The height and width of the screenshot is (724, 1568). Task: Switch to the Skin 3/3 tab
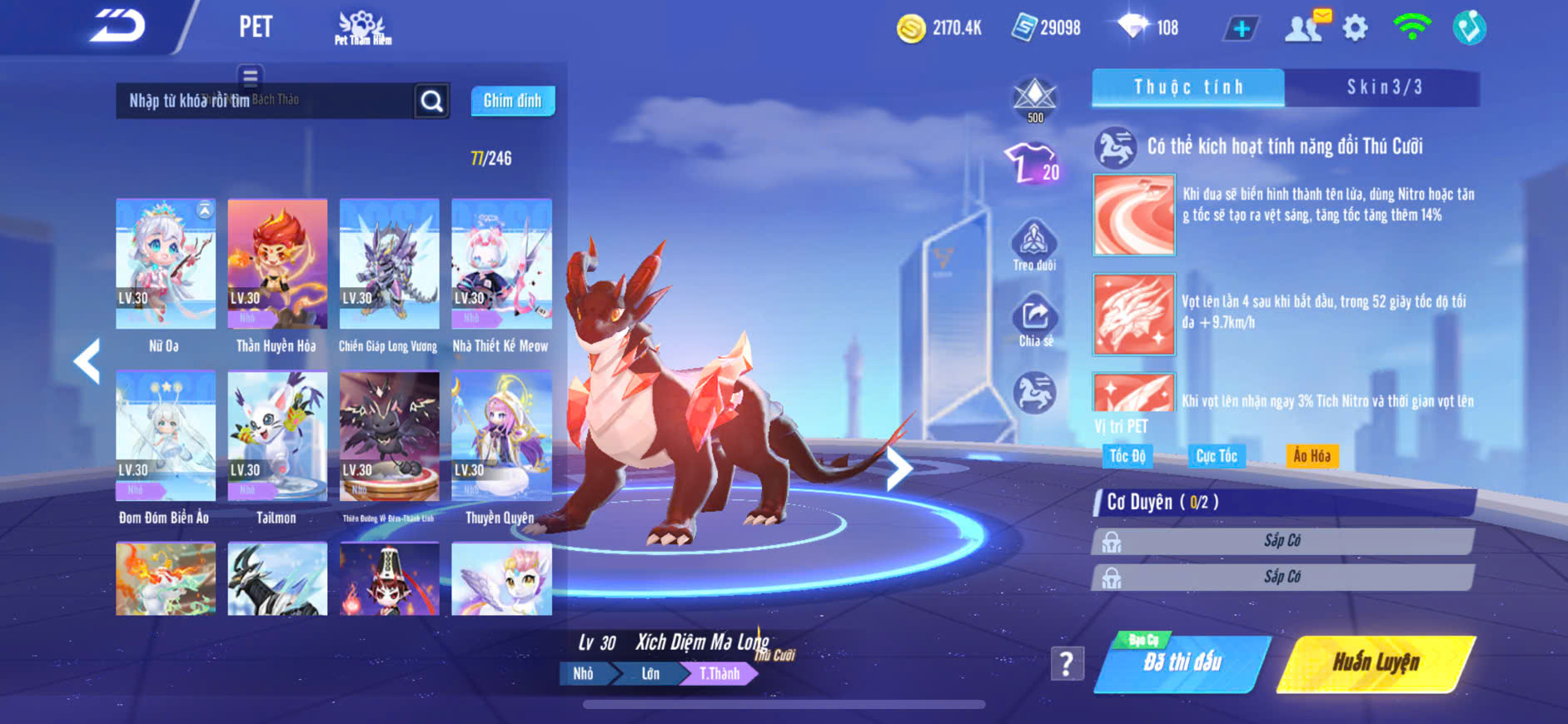pyautogui.click(x=1384, y=87)
